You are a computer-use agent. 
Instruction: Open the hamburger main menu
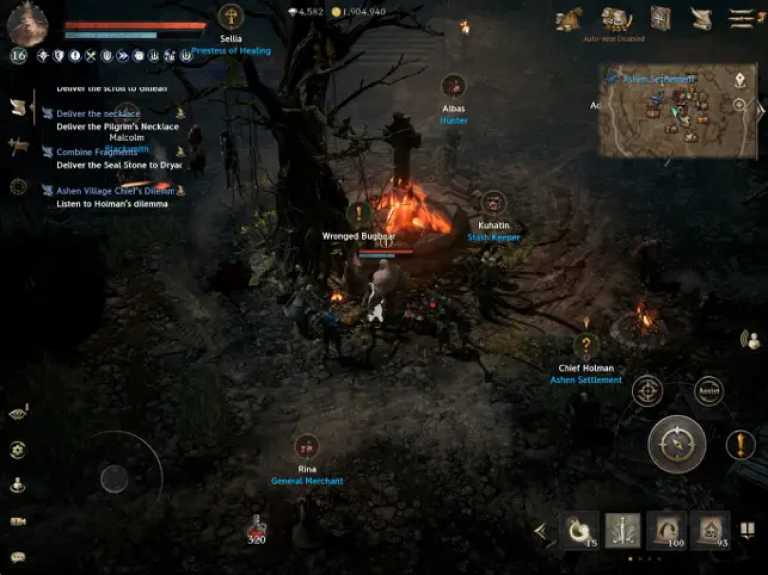point(741,18)
